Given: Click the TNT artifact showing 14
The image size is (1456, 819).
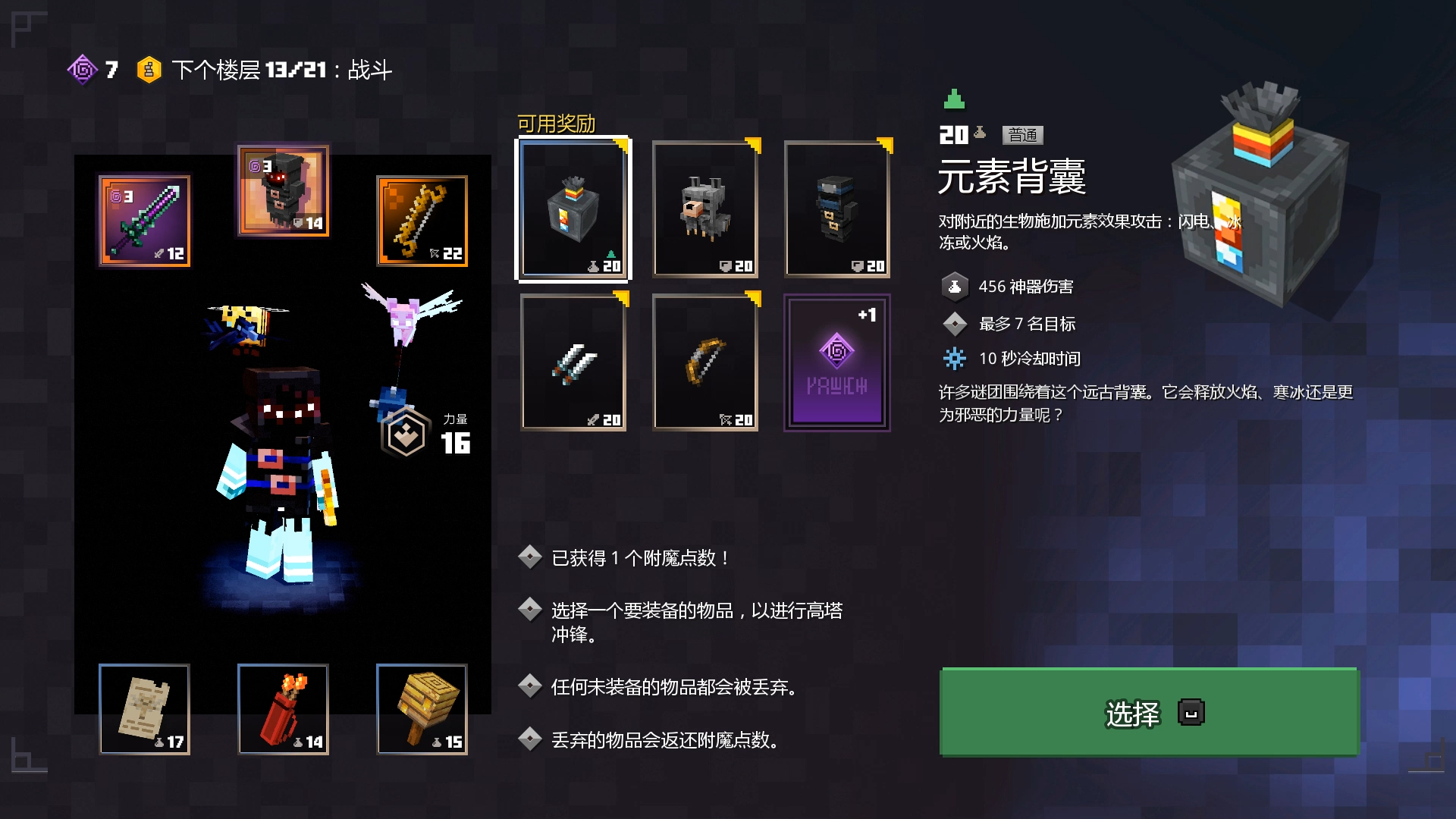Looking at the screenshot, I should (x=282, y=709).
